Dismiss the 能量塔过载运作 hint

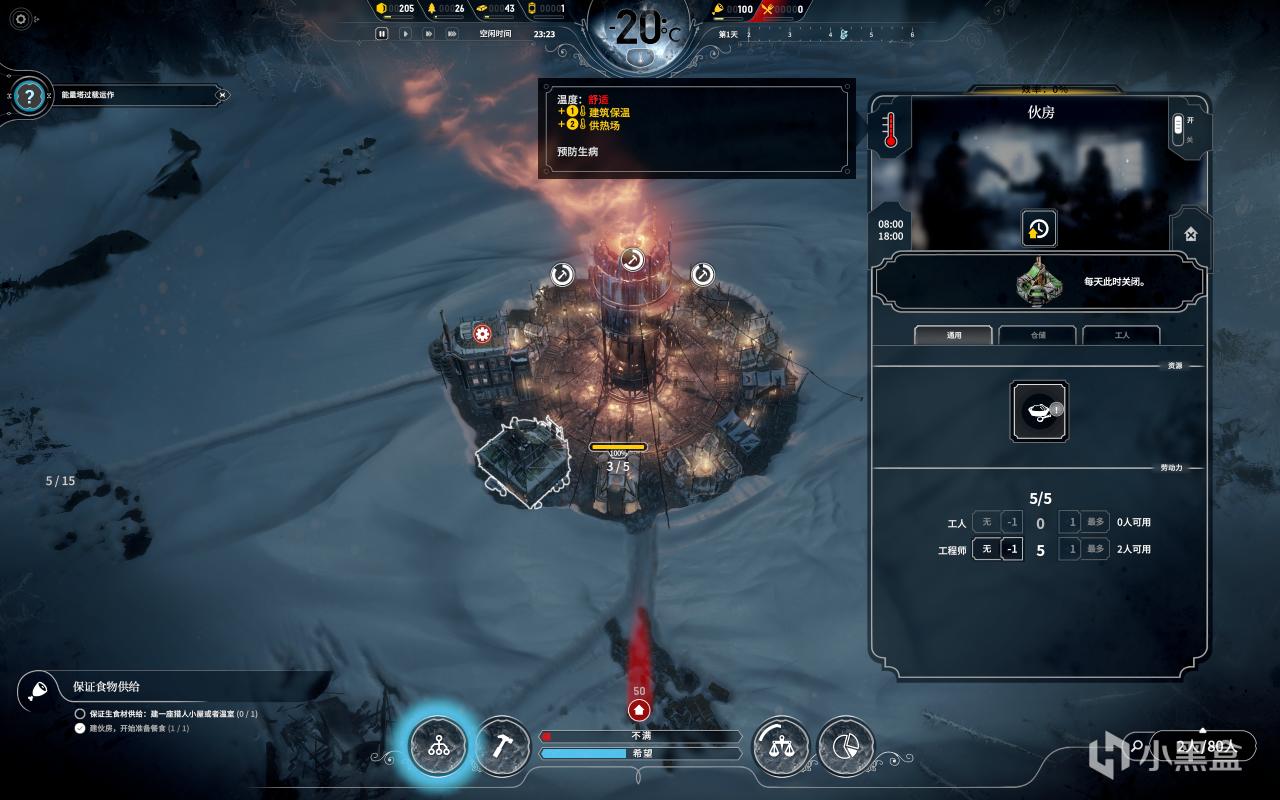[223, 95]
